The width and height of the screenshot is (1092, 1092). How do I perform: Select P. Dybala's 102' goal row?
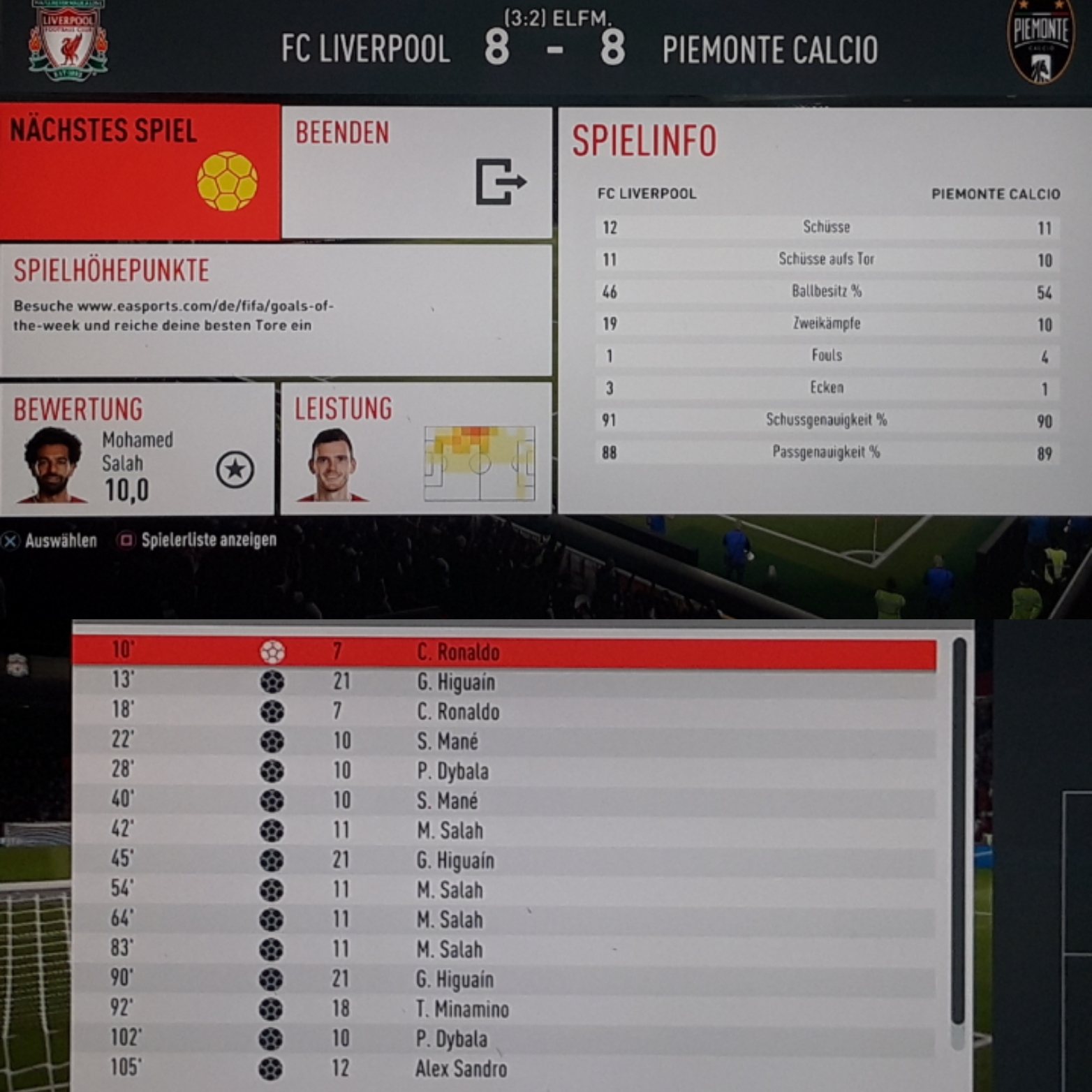click(x=504, y=1039)
